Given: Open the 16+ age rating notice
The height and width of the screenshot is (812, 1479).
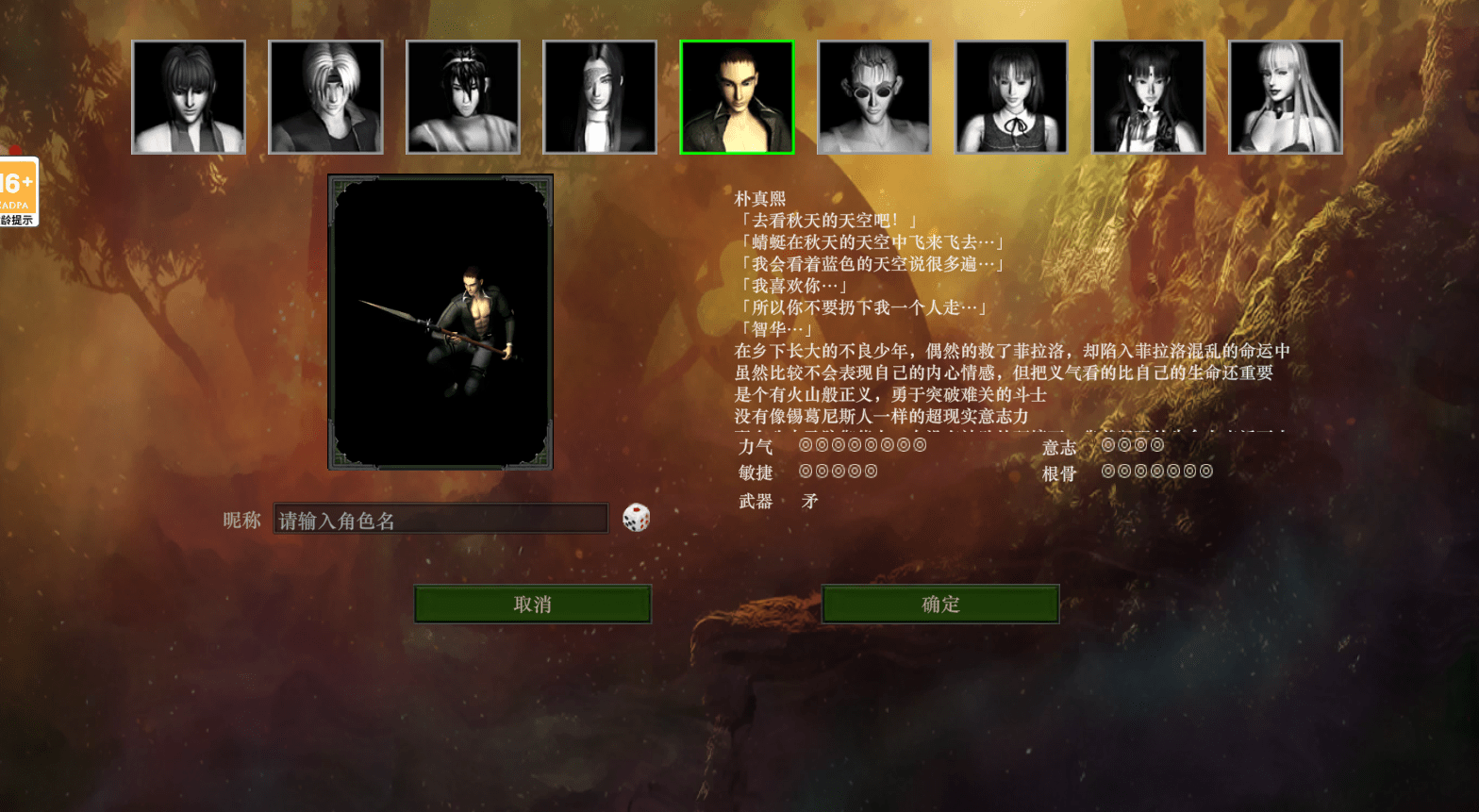Looking at the screenshot, I should [17, 191].
